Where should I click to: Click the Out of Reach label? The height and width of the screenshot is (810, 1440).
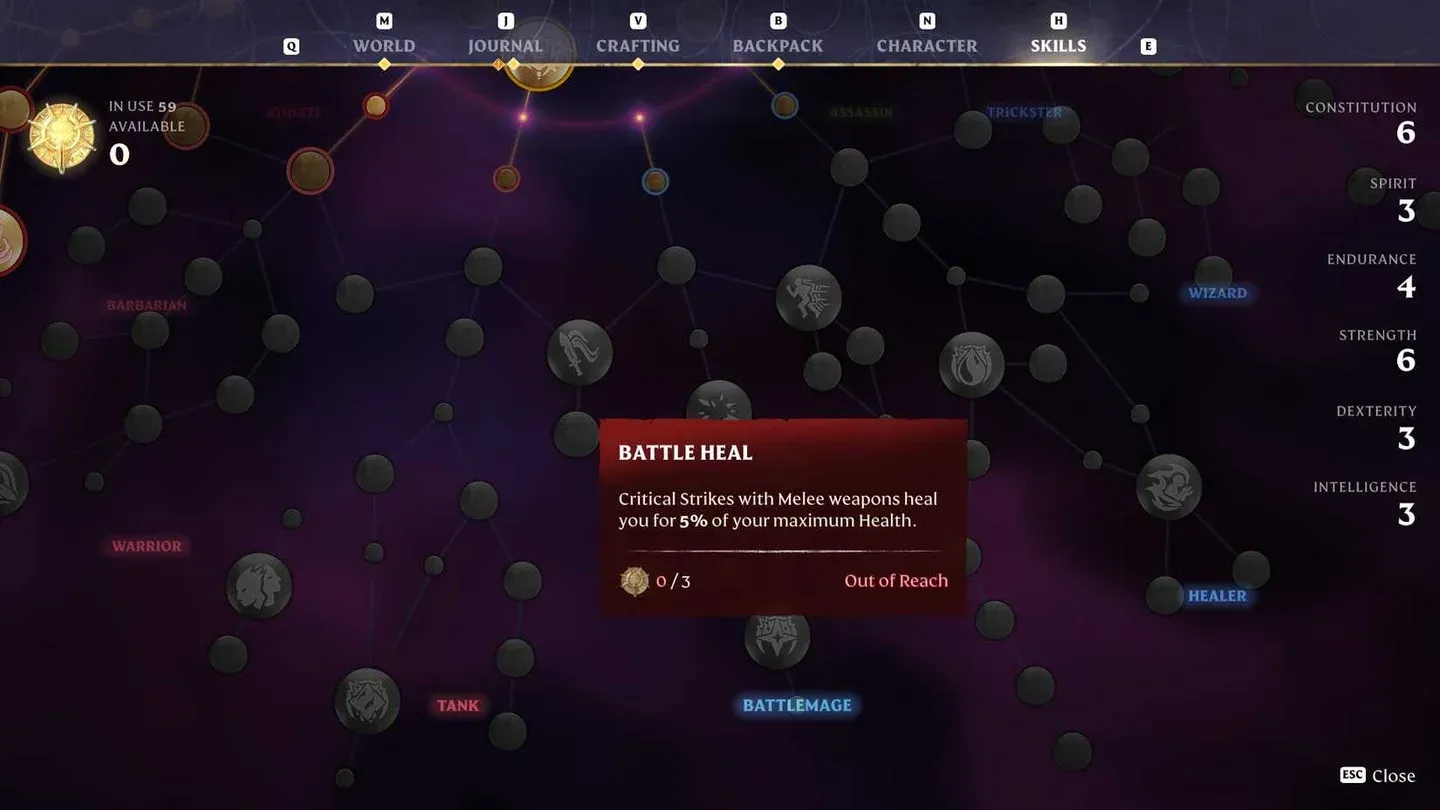pos(896,580)
